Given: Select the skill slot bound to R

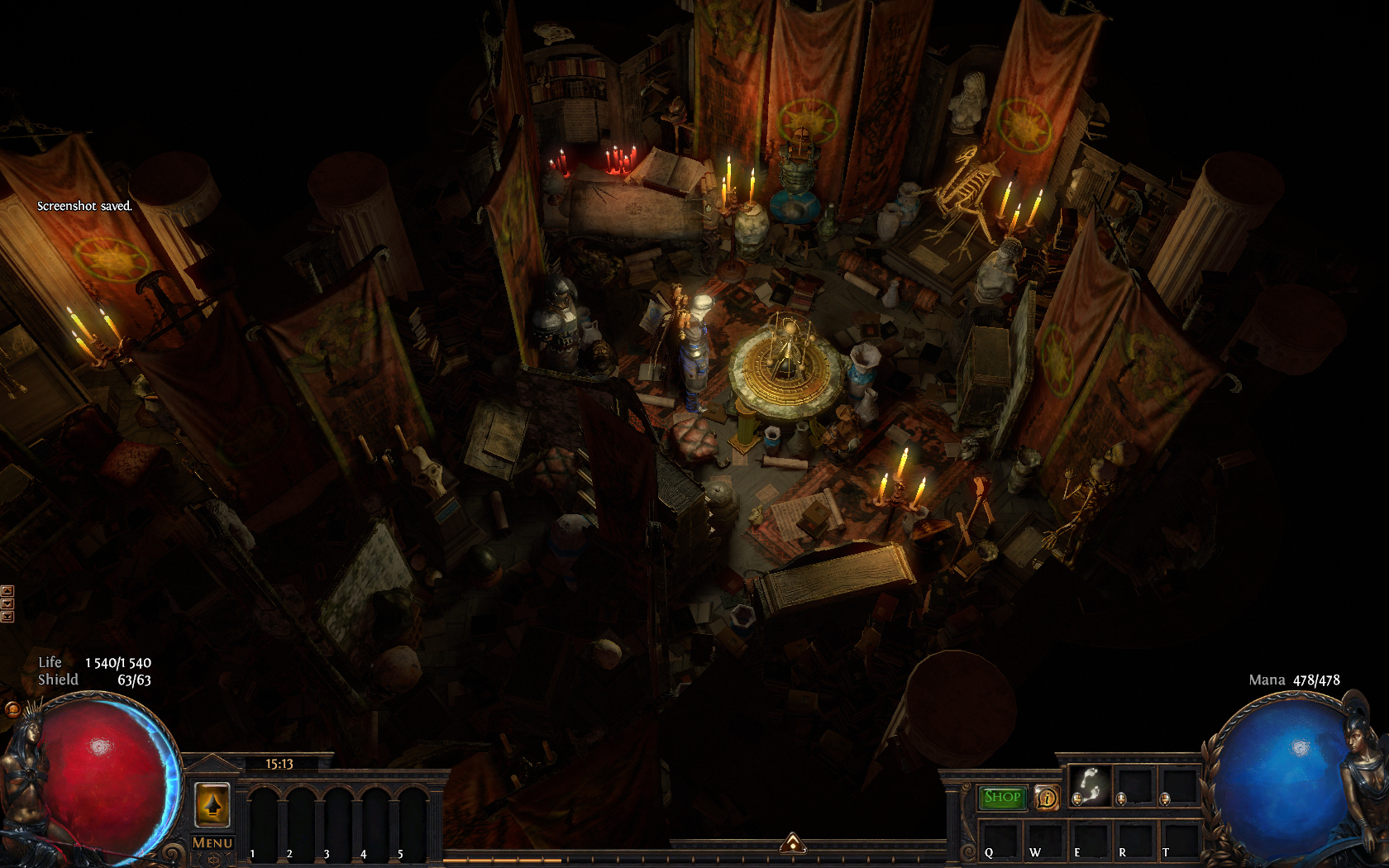Looking at the screenshot, I should [1134, 841].
